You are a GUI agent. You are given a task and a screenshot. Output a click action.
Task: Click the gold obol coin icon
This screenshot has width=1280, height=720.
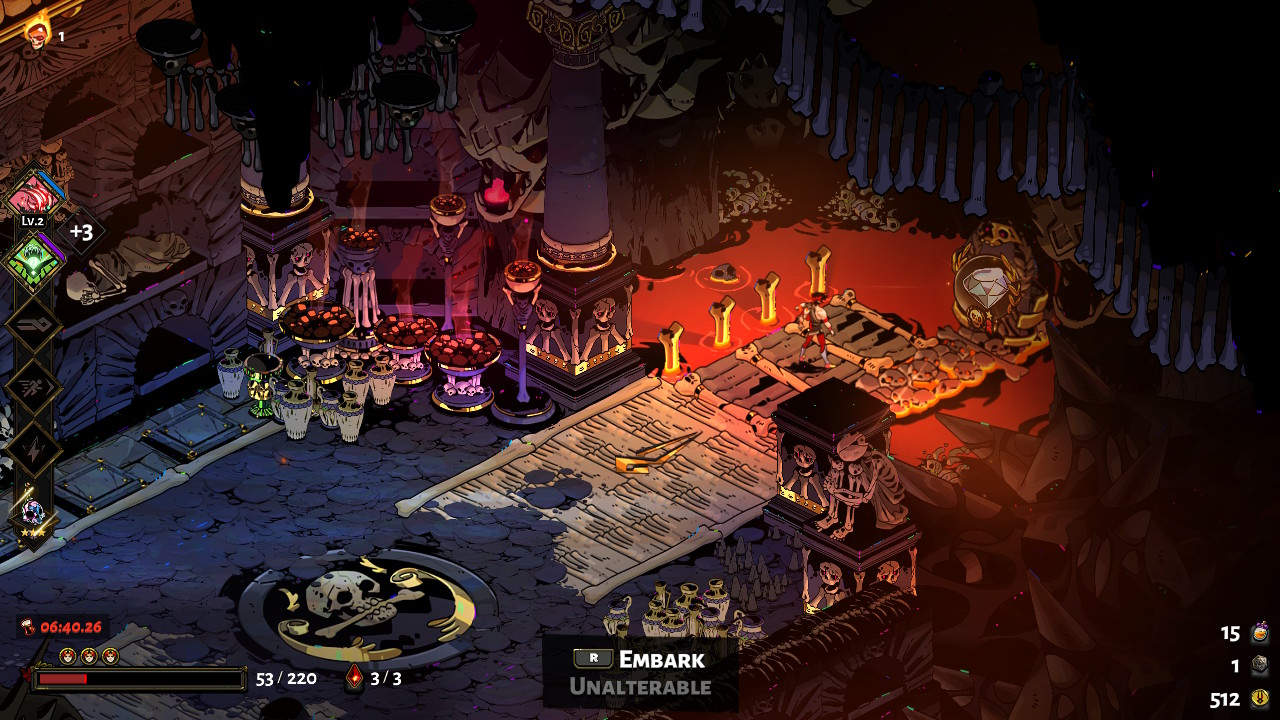[1260, 699]
